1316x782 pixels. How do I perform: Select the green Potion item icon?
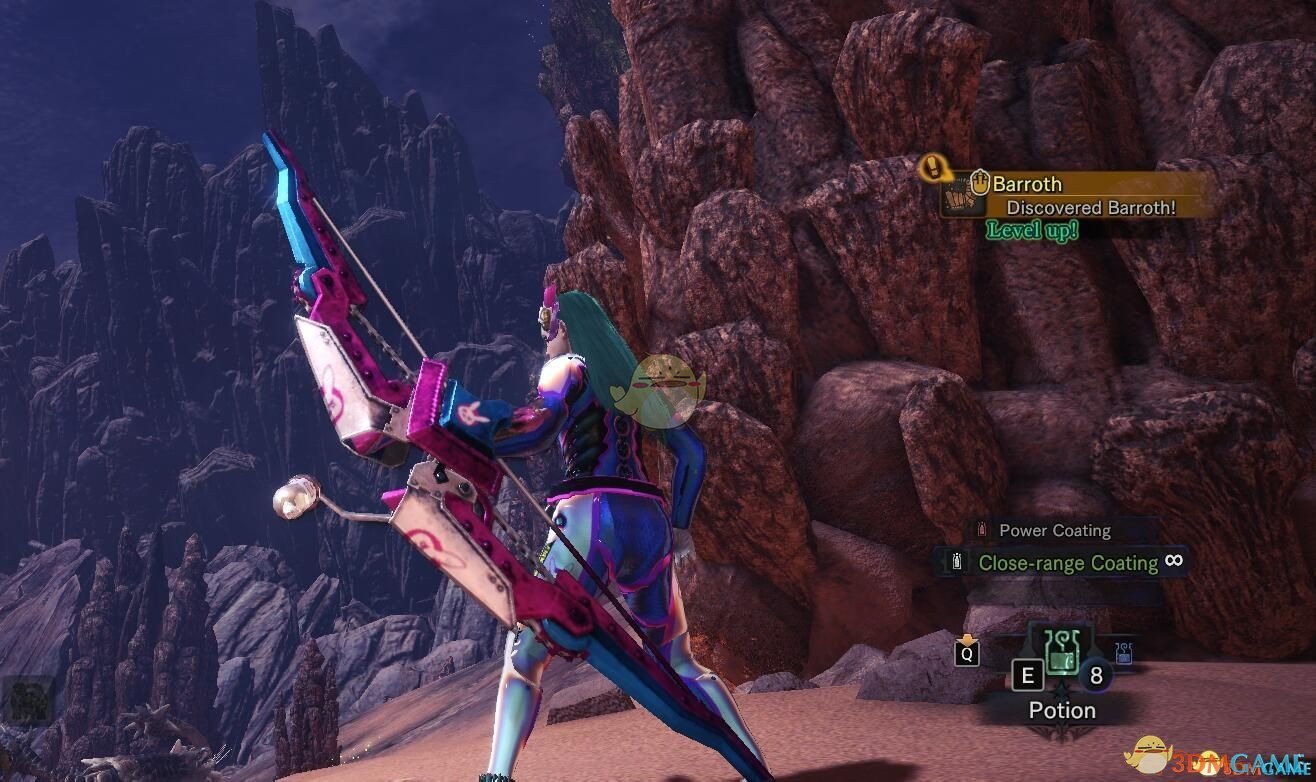1060,654
